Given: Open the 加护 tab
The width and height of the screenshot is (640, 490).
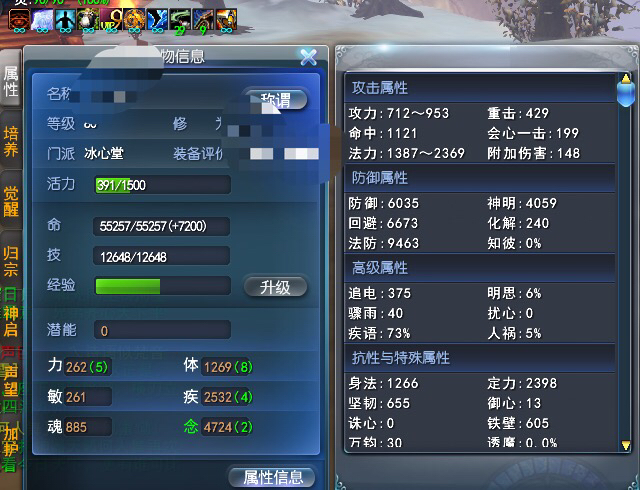Looking at the screenshot, I should click(x=11, y=441).
